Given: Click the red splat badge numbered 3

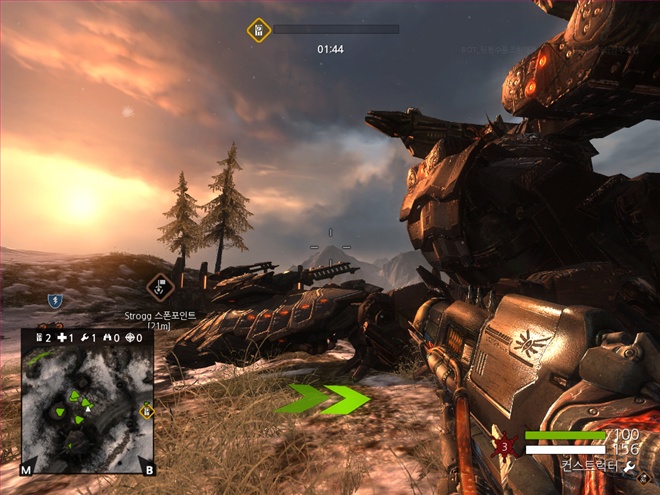Looking at the screenshot, I should 505,445.
